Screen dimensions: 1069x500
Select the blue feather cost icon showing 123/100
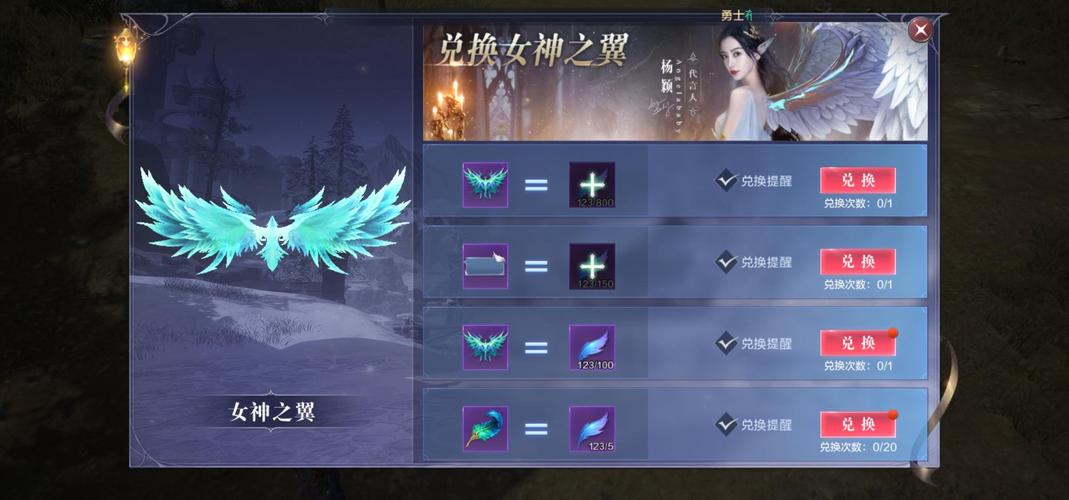point(592,347)
